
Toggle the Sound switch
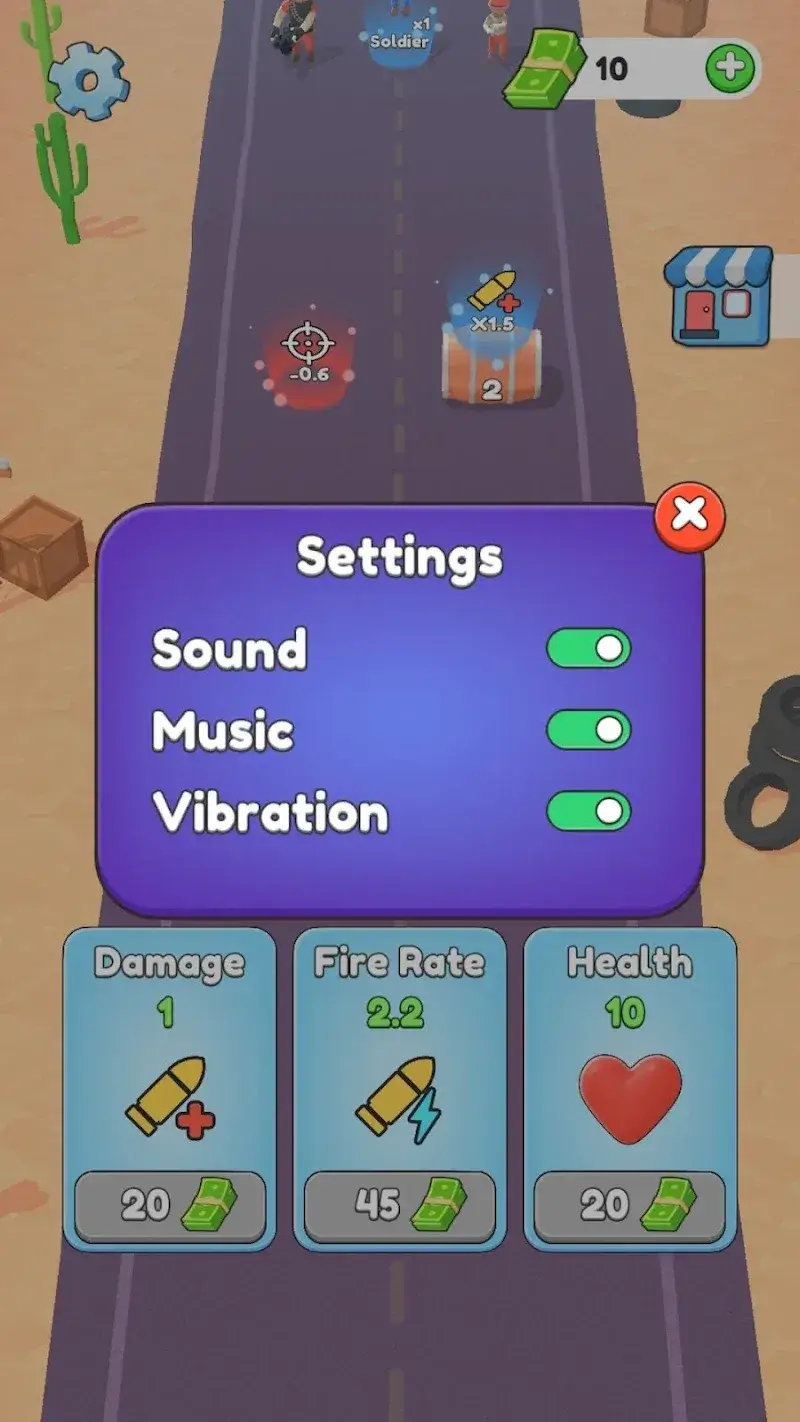coord(588,649)
